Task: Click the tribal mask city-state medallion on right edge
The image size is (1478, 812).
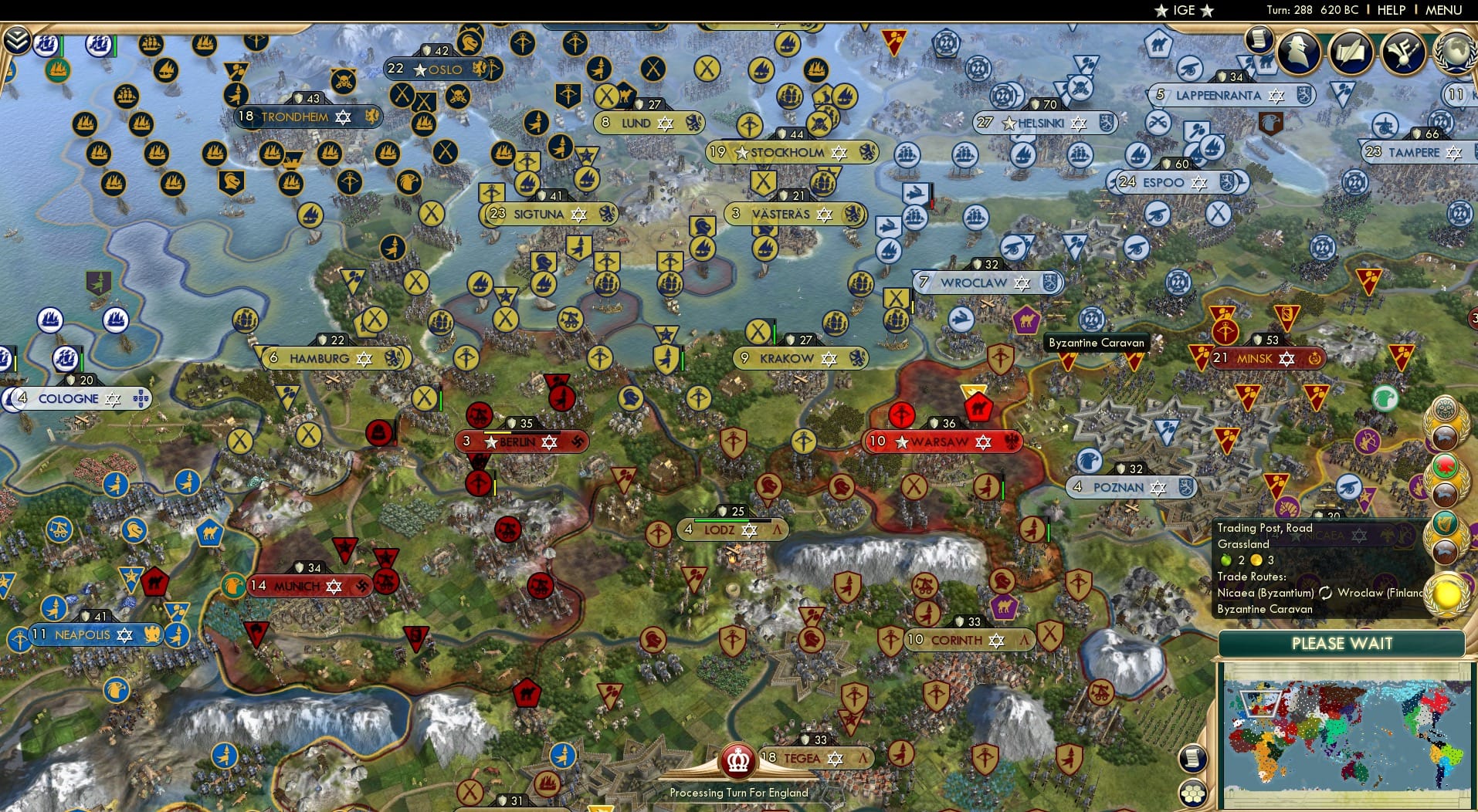Action: coord(1445,408)
